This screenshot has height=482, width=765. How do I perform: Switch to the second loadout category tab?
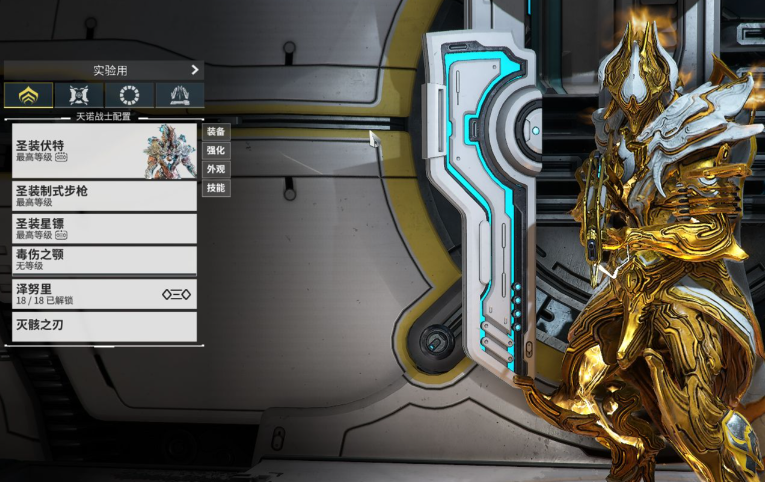tap(79, 96)
